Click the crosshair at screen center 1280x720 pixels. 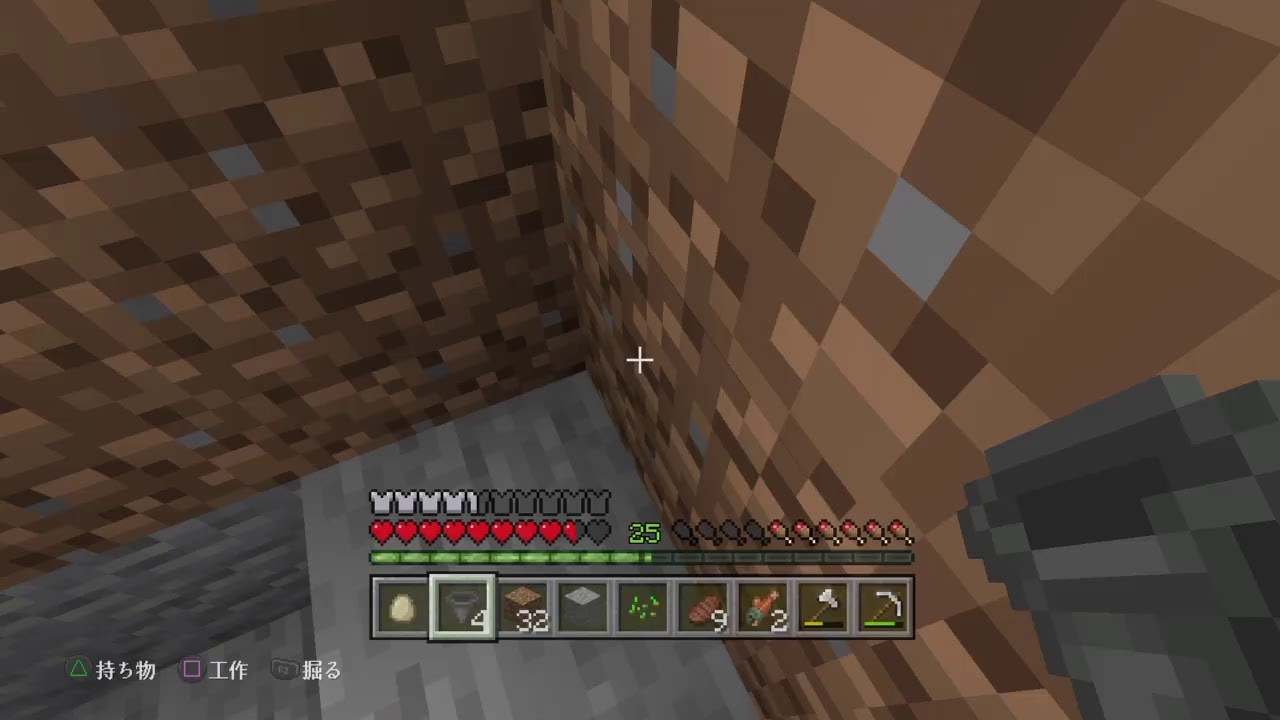tap(640, 360)
